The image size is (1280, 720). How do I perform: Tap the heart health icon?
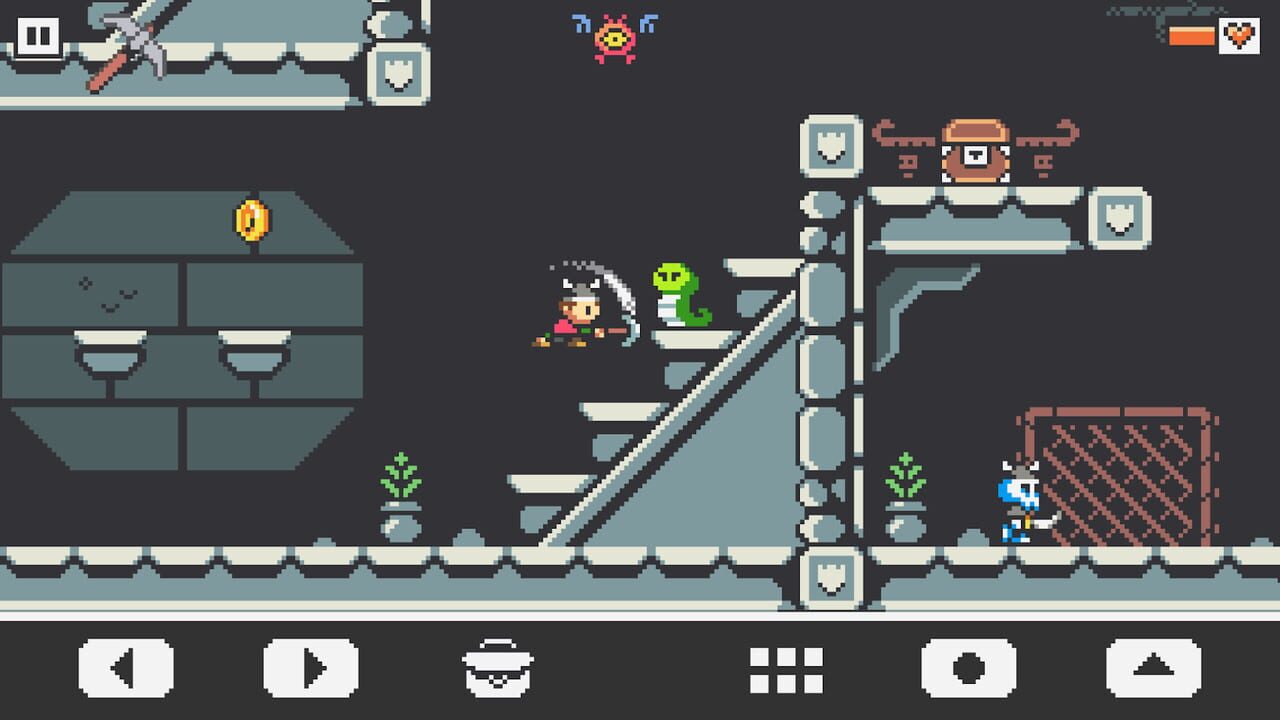coord(1240,34)
